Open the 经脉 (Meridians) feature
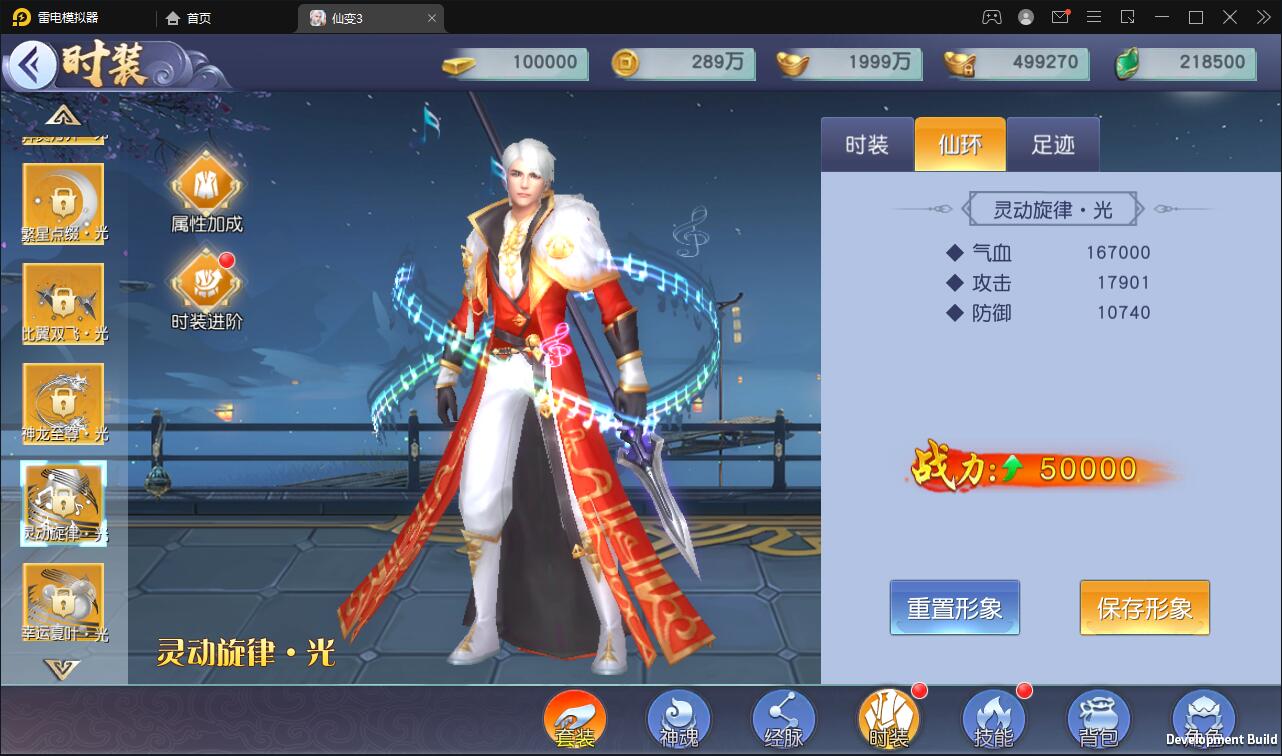Image resolution: width=1282 pixels, height=756 pixels. (783, 718)
